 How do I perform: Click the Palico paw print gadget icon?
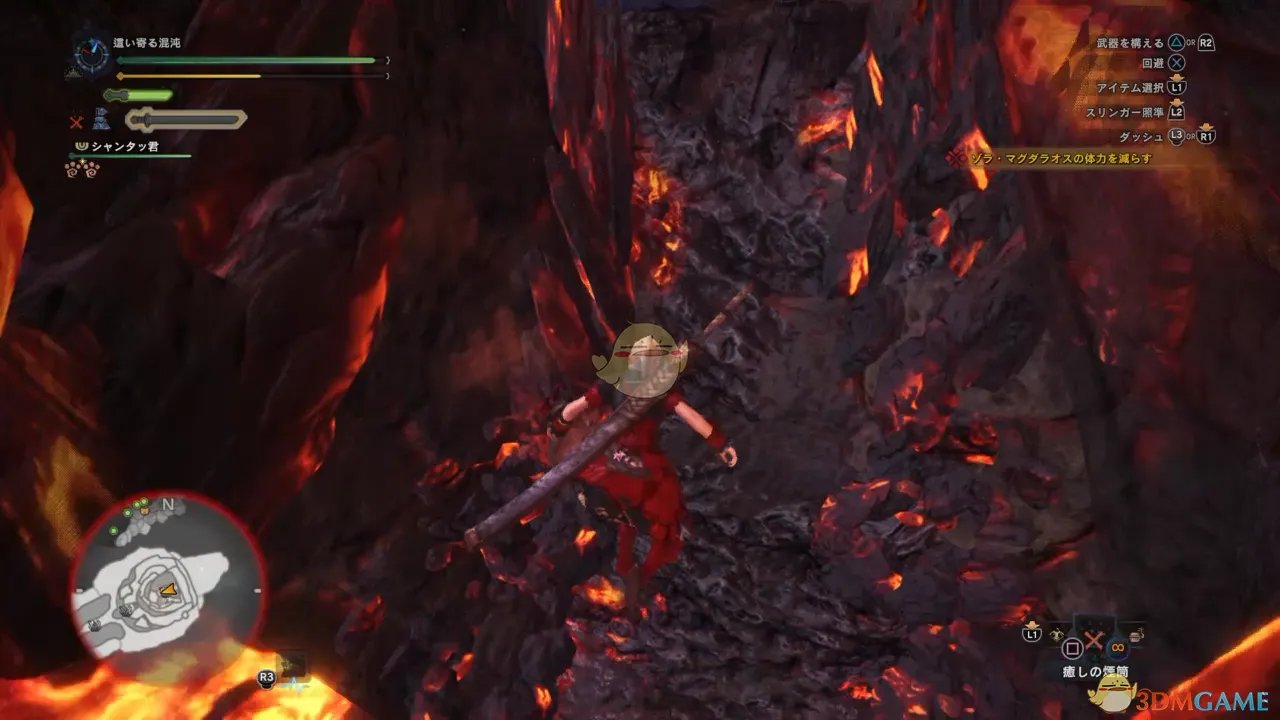click(x=83, y=169)
